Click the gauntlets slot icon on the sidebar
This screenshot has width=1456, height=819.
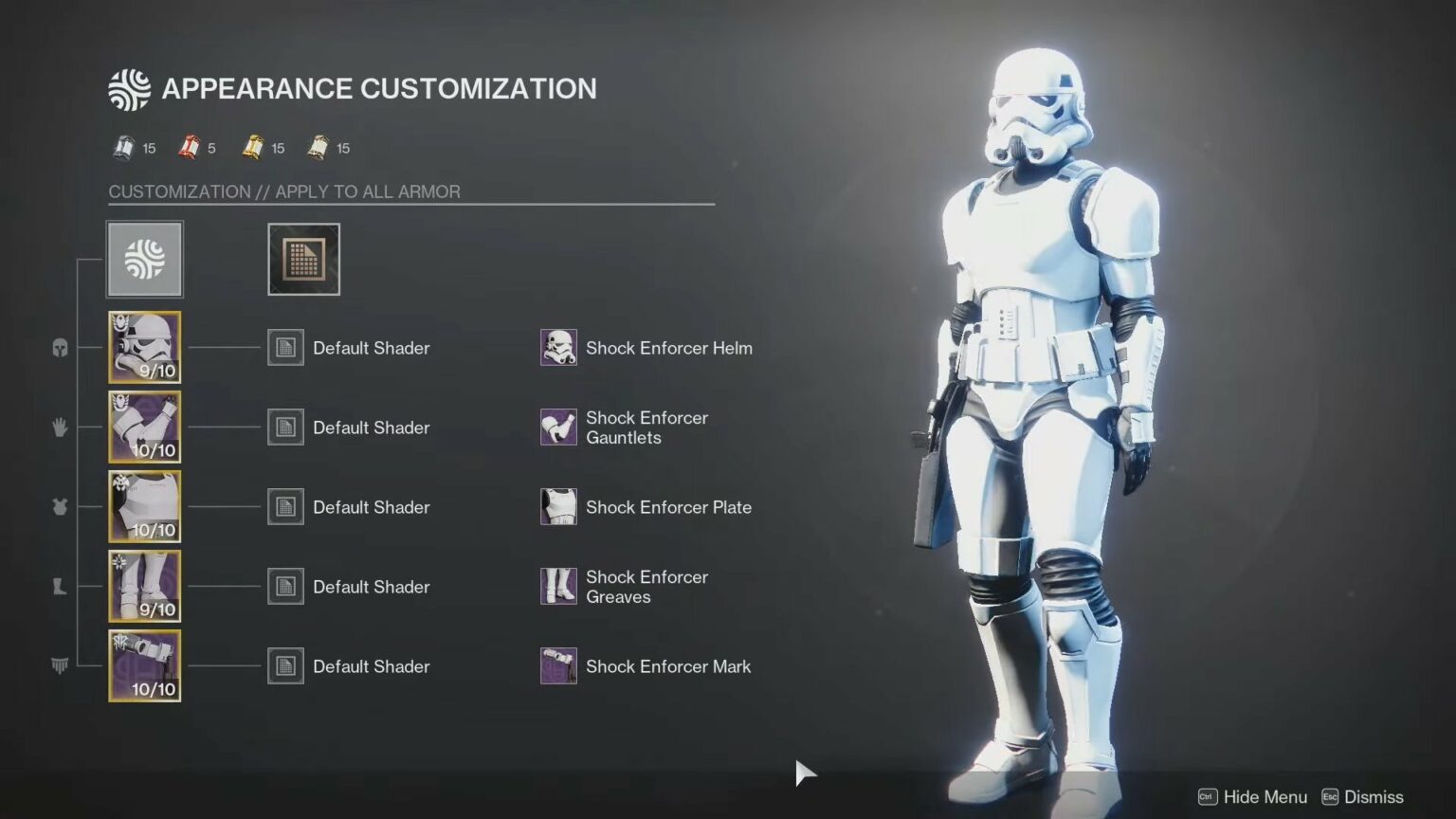(59, 428)
